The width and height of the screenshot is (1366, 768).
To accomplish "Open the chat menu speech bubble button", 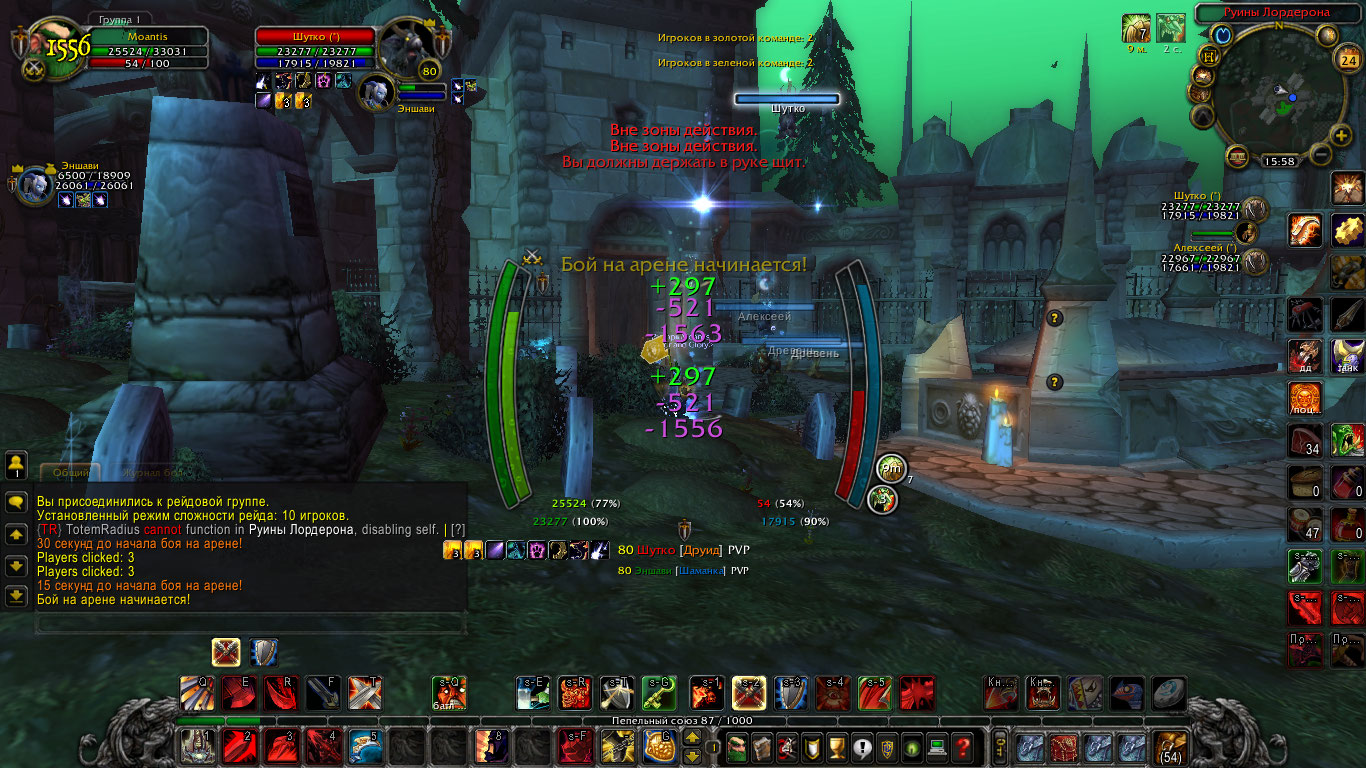I will (x=16, y=502).
